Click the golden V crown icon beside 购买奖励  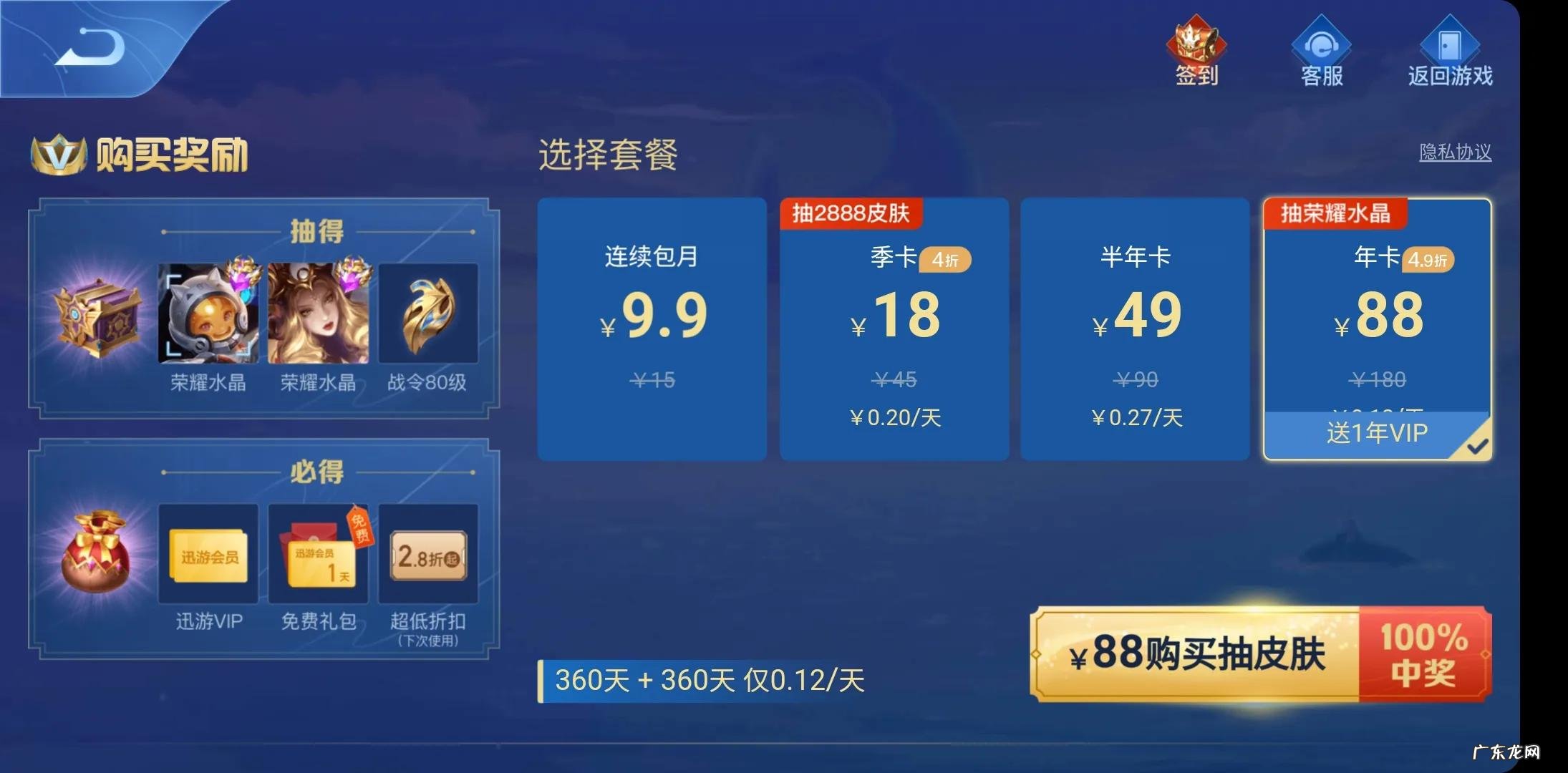click(x=57, y=152)
